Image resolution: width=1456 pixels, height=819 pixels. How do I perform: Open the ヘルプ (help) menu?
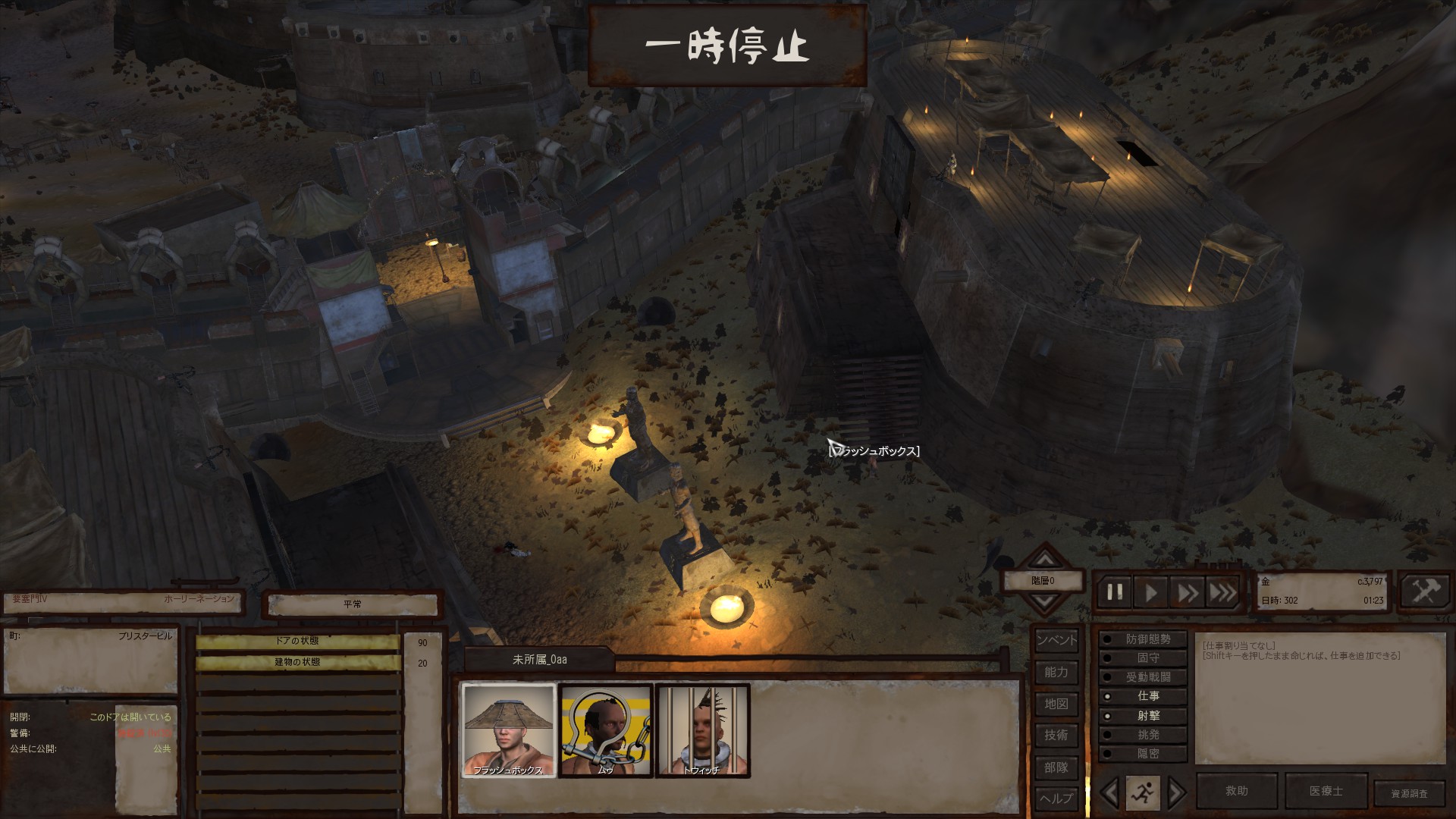pos(1056,799)
